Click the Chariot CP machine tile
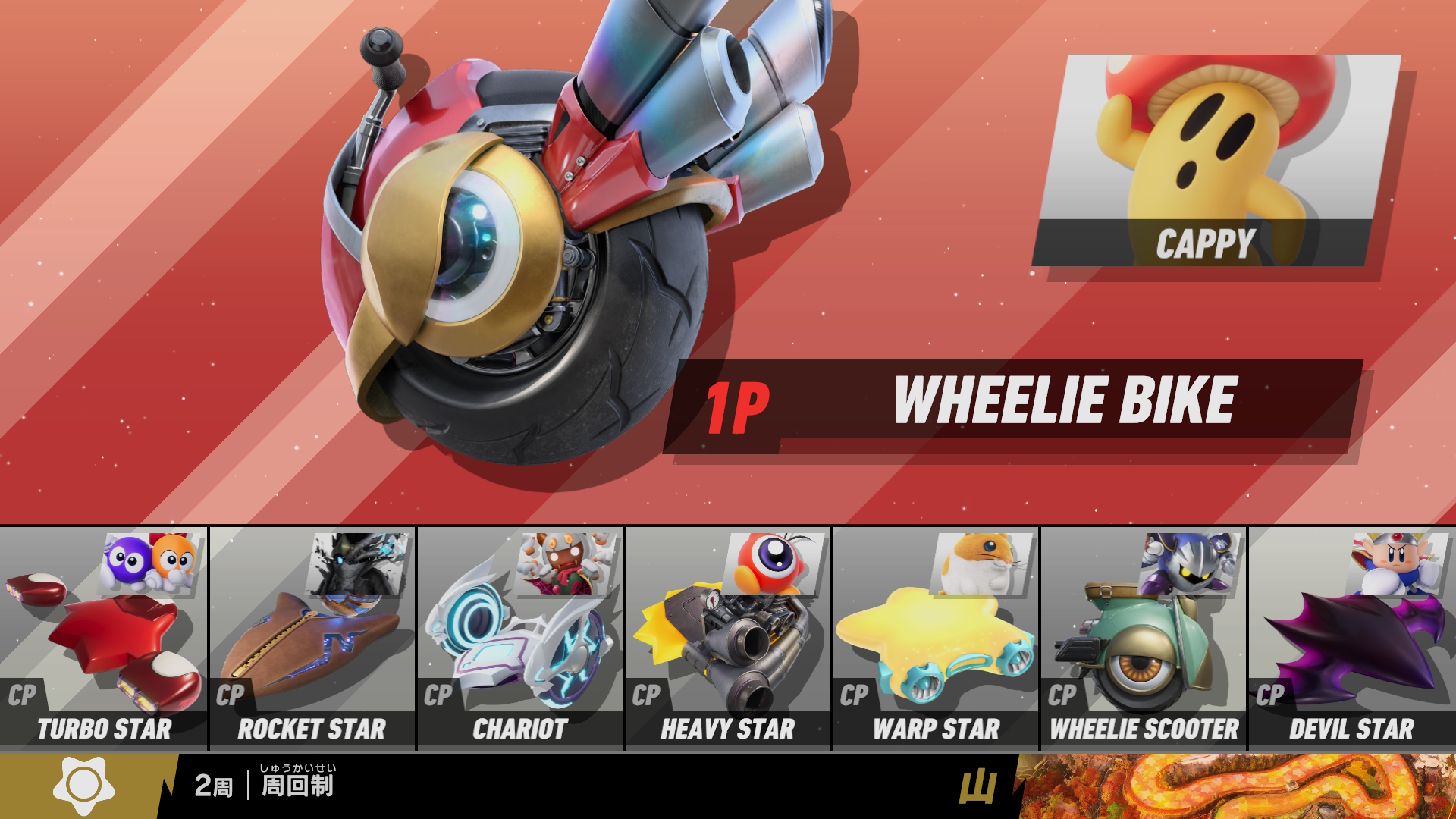This screenshot has height=819, width=1456. tap(520, 639)
